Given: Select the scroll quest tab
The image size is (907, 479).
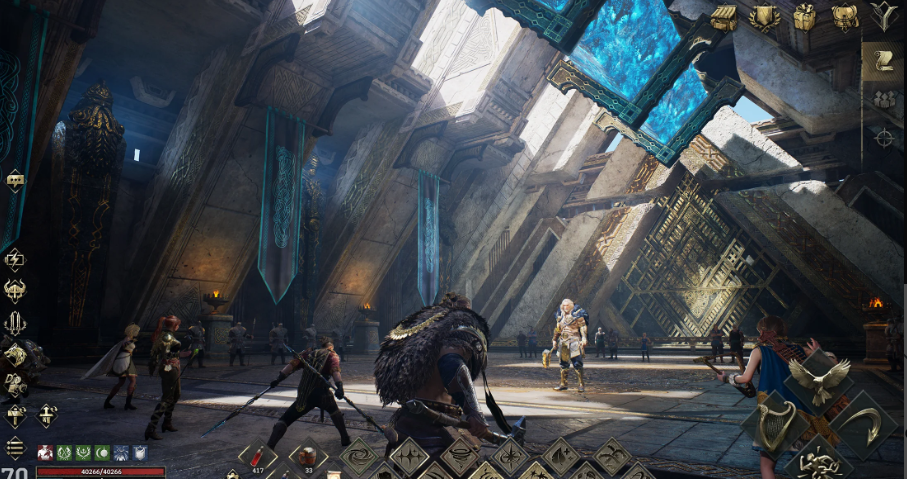Looking at the screenshot, I should click(x=884, y=61).
